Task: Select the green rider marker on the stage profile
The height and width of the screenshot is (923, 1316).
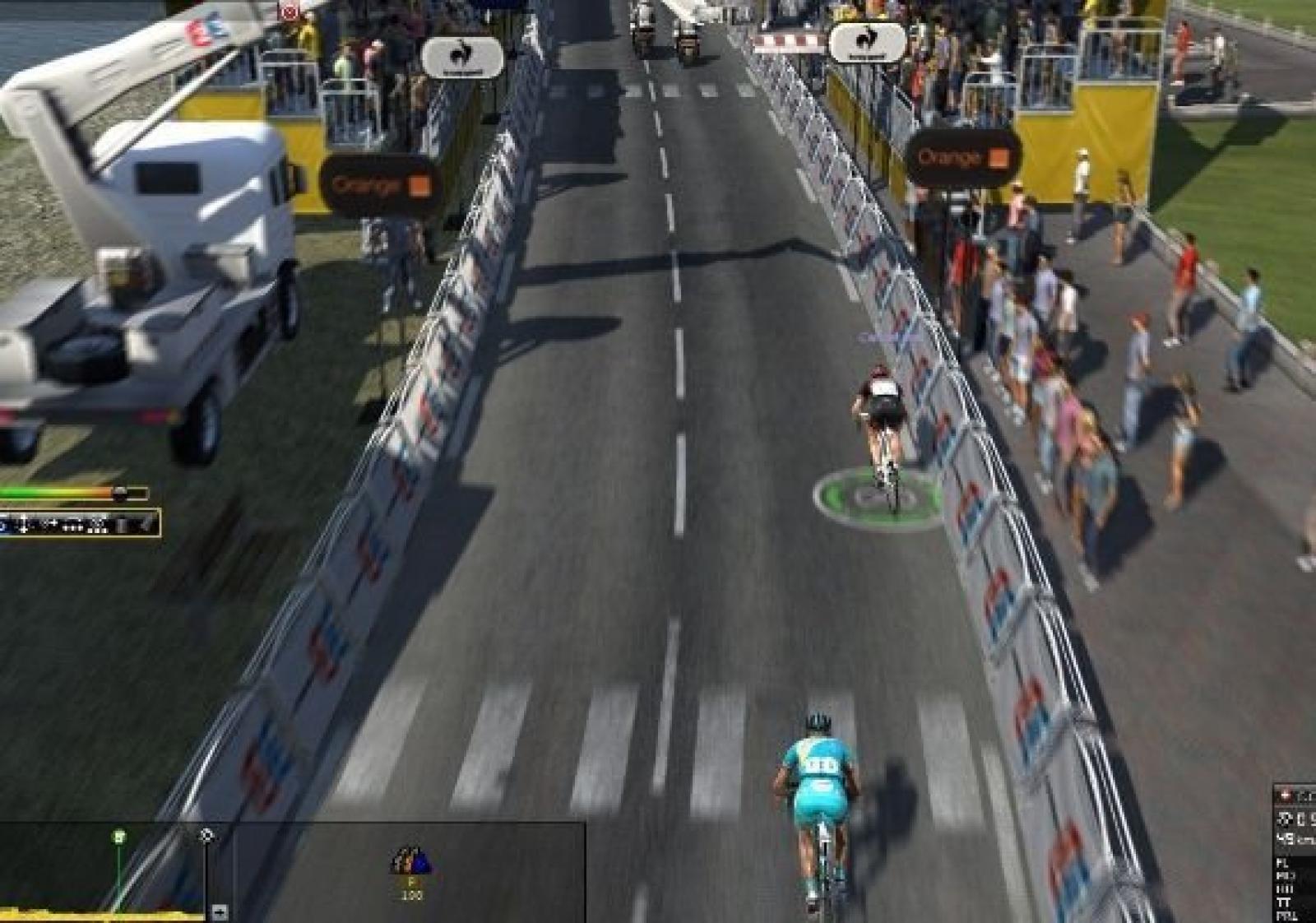Action: tap(119, 837)
